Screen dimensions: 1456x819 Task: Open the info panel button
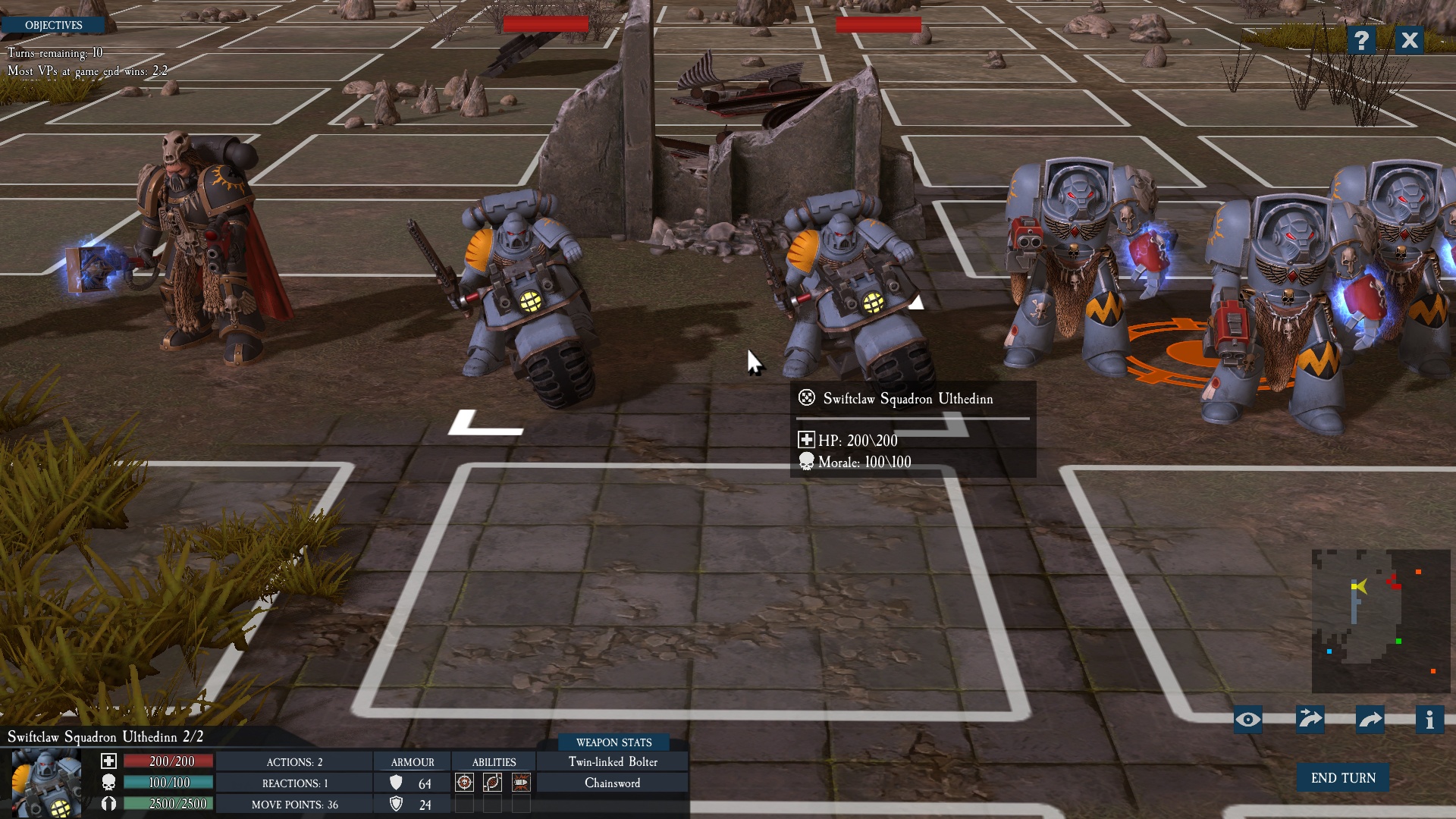pos(1429,720)
